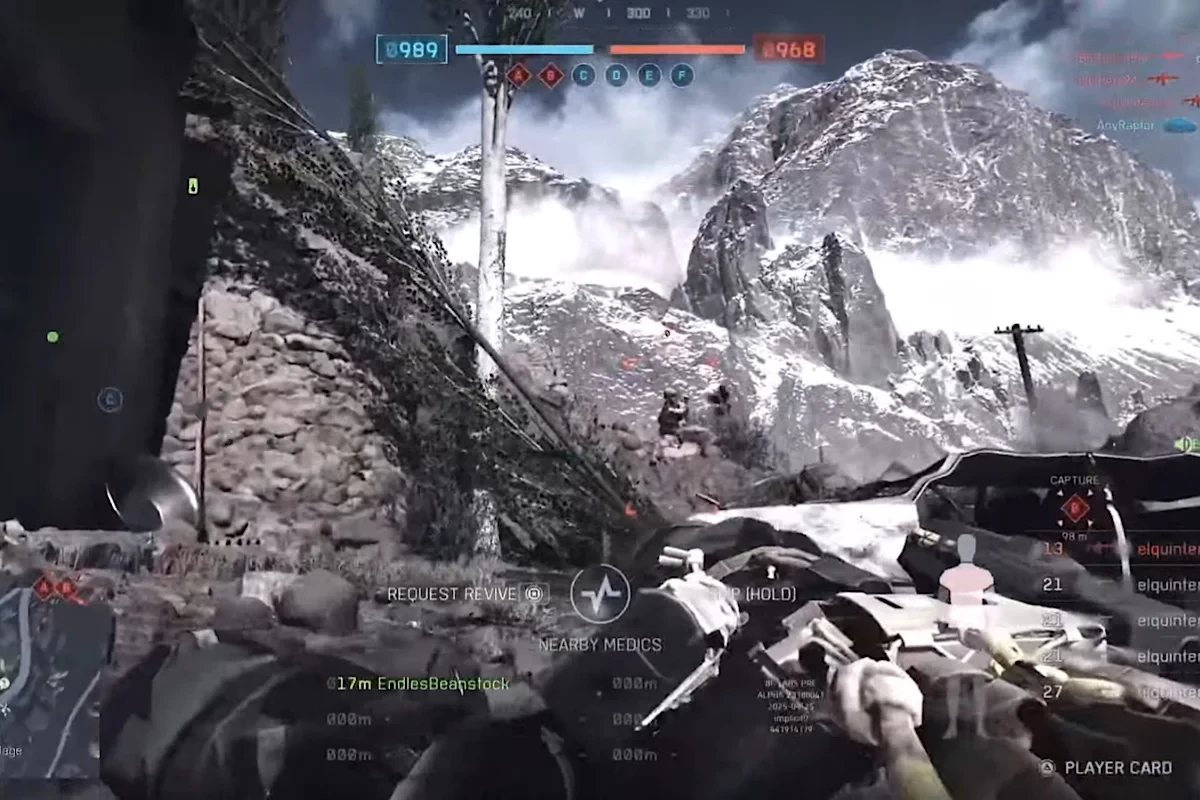Click AovRaptor in the kill feed
The width and height of the screenshot is (1200, 800).
click(1125, 126)
